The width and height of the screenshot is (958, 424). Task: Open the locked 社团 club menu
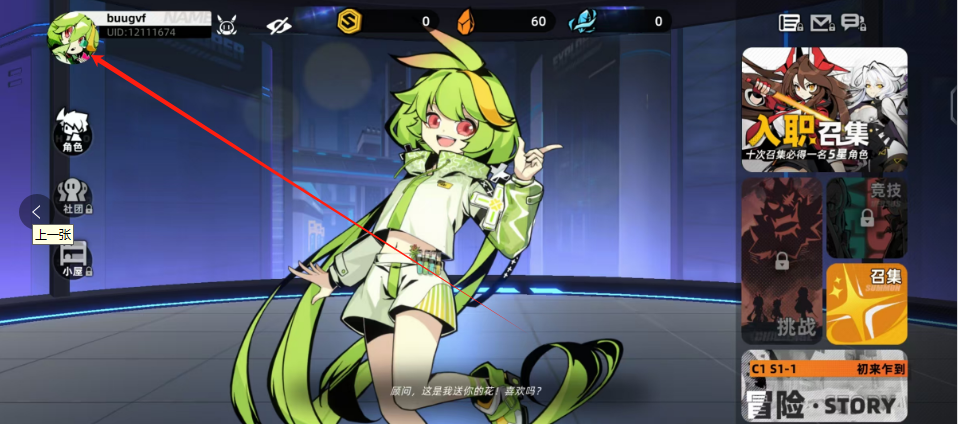[72, 196]
